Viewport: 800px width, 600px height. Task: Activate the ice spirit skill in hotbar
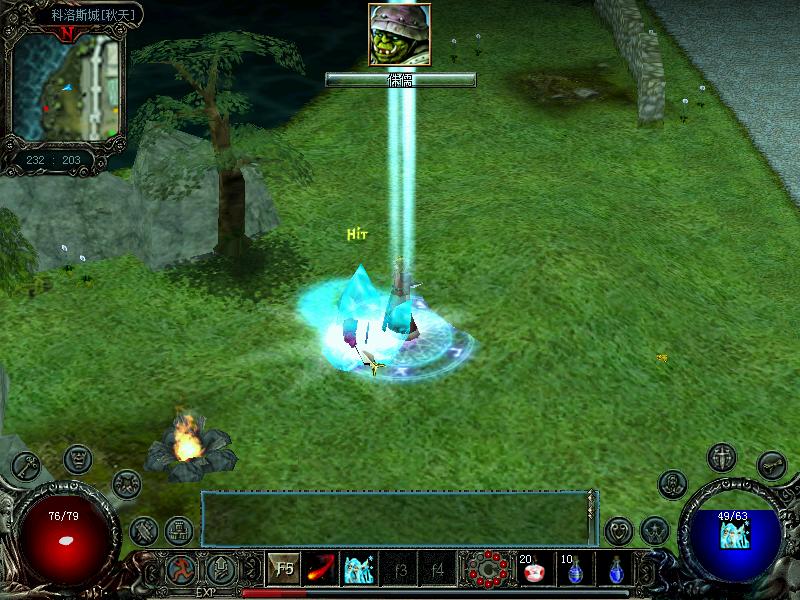pyautogui.click(x=359, y=569)
